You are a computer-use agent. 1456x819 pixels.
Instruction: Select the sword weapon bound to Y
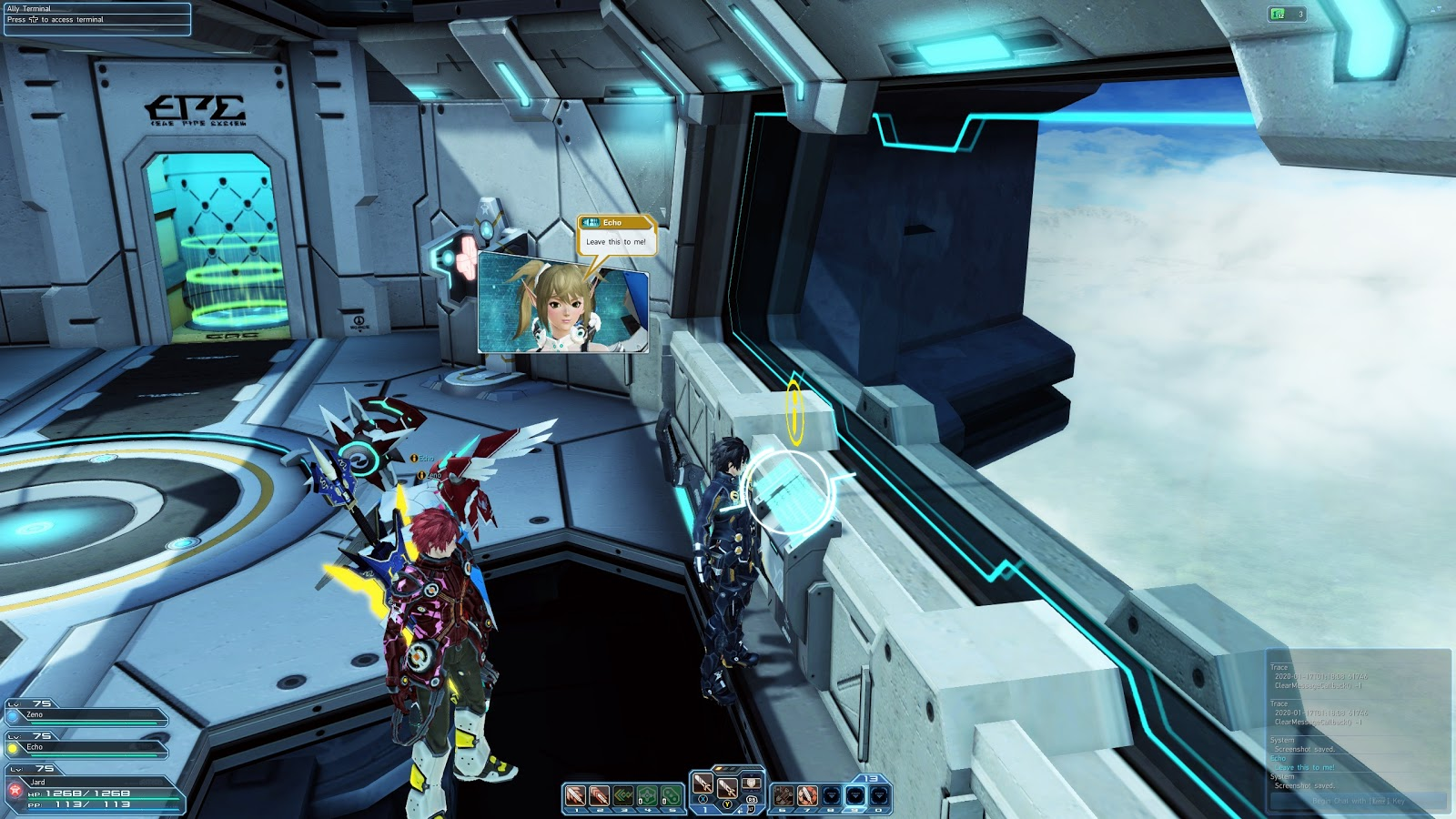728,790
